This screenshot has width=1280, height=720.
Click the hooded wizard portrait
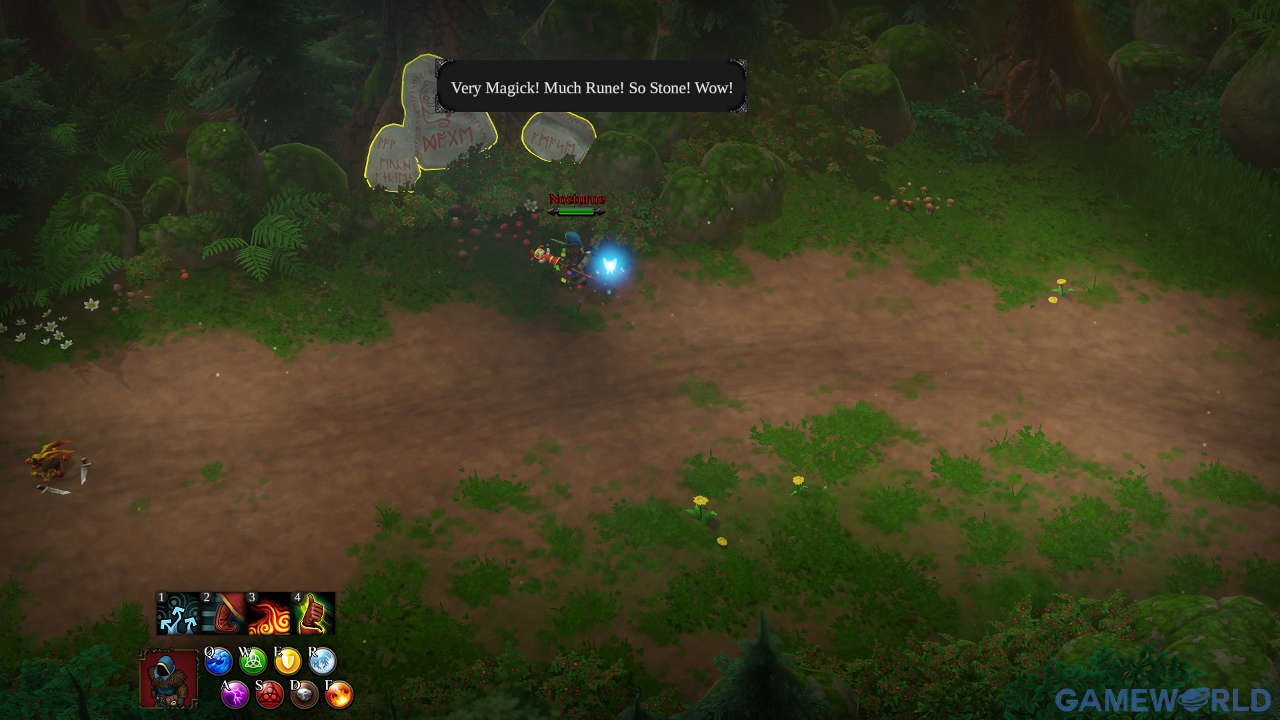point(169,679)
